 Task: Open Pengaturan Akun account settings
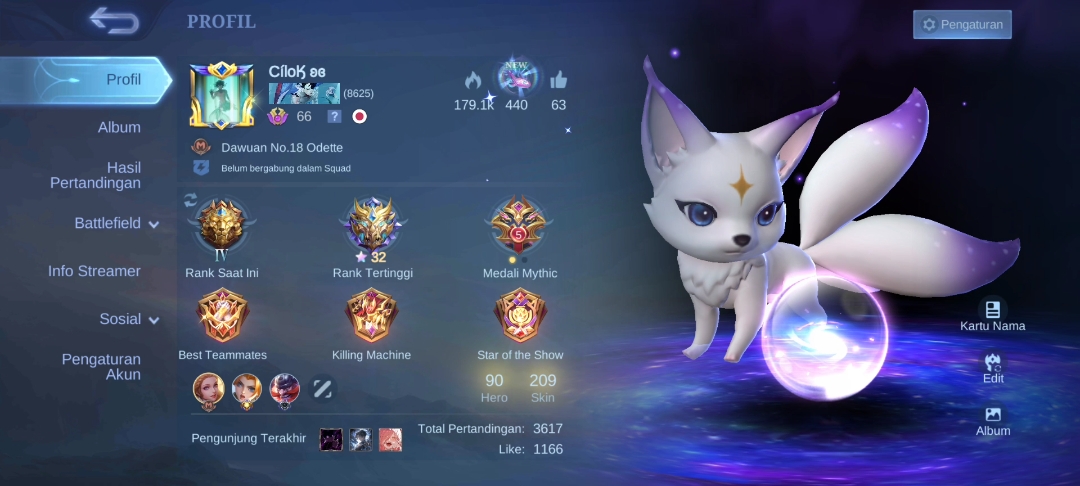coord(101,367)
